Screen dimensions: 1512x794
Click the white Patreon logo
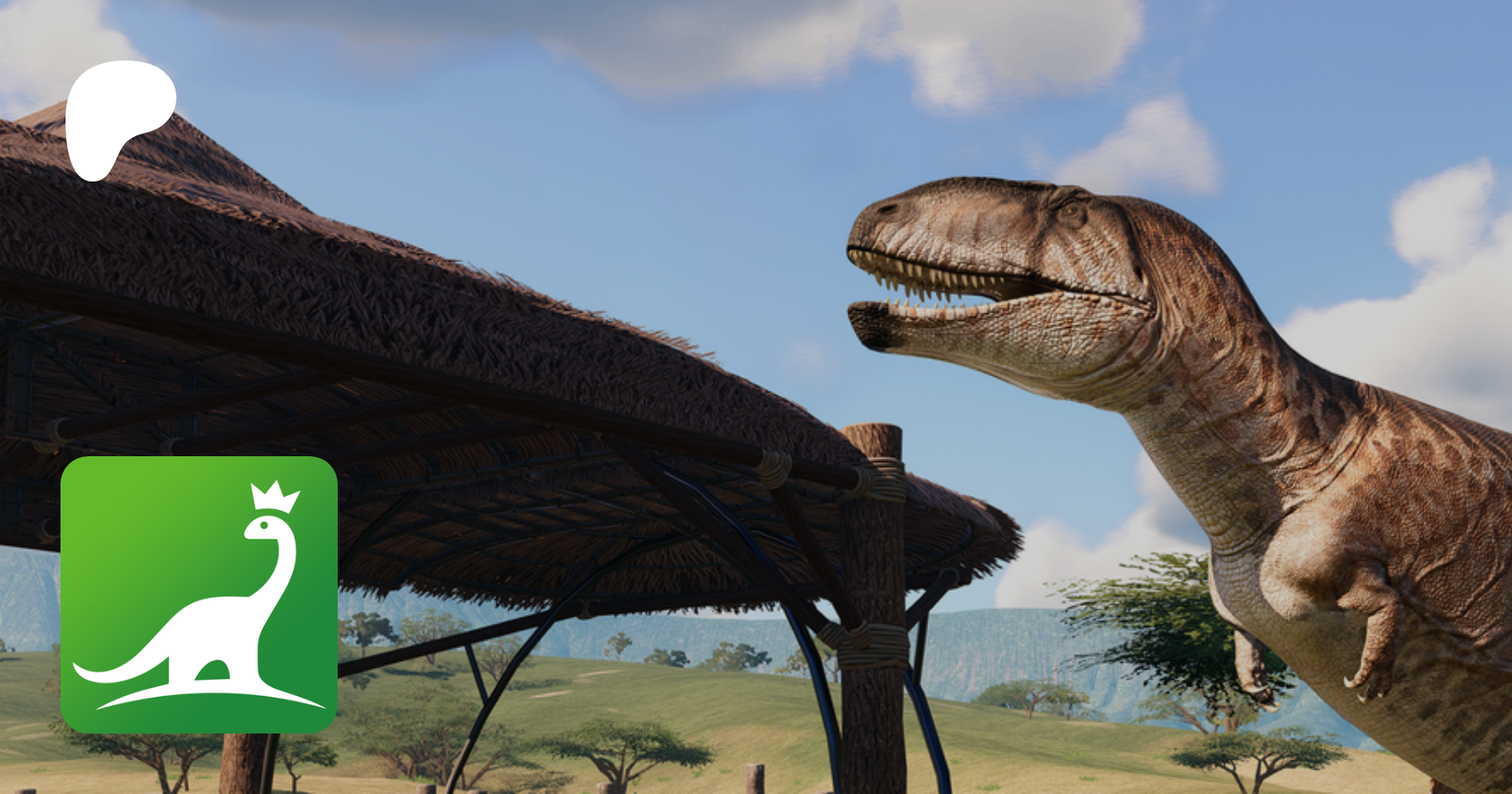click(x=118, y=118)
